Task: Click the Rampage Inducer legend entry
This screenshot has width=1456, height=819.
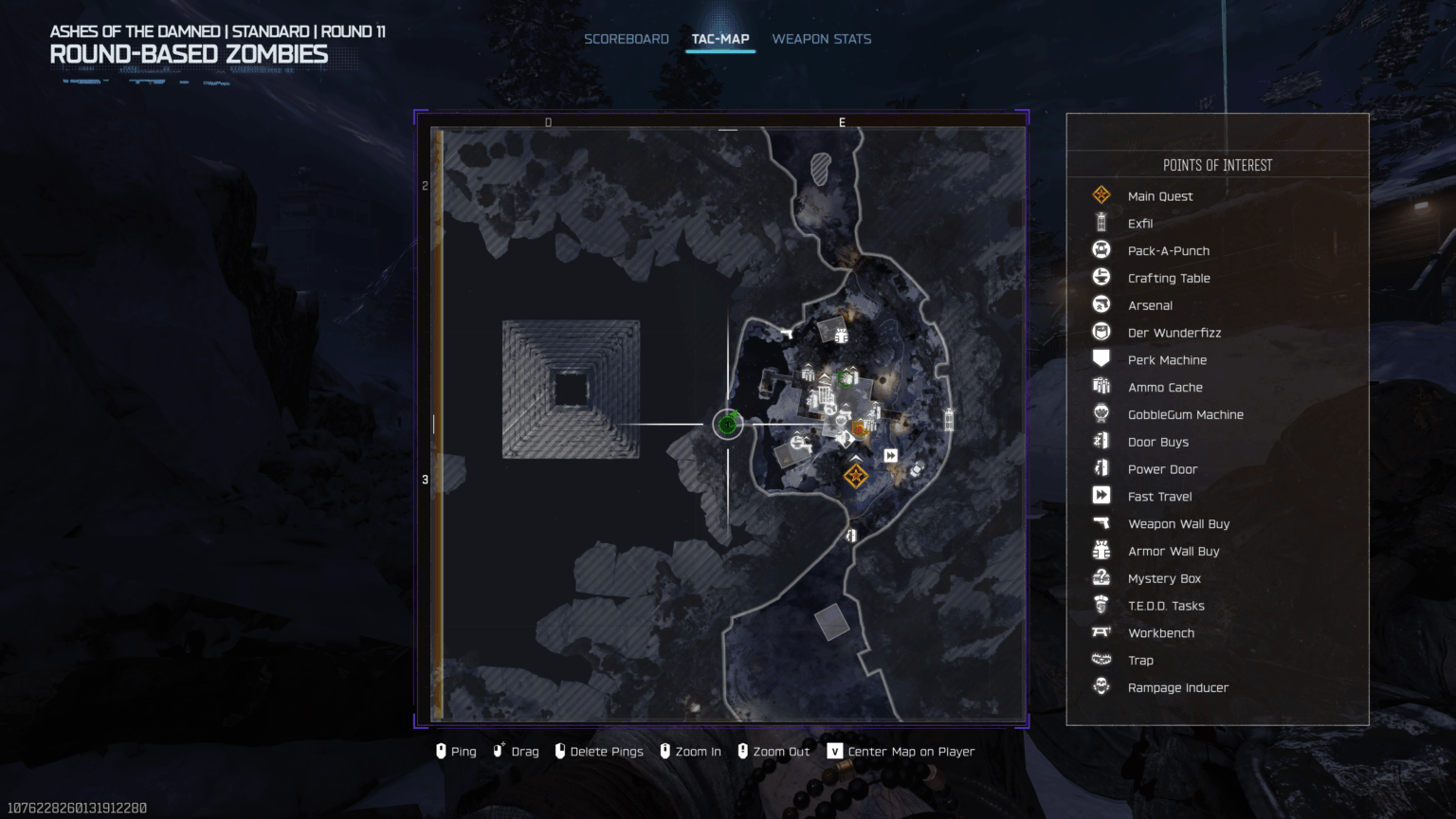Action: [x=1177, y=688]
